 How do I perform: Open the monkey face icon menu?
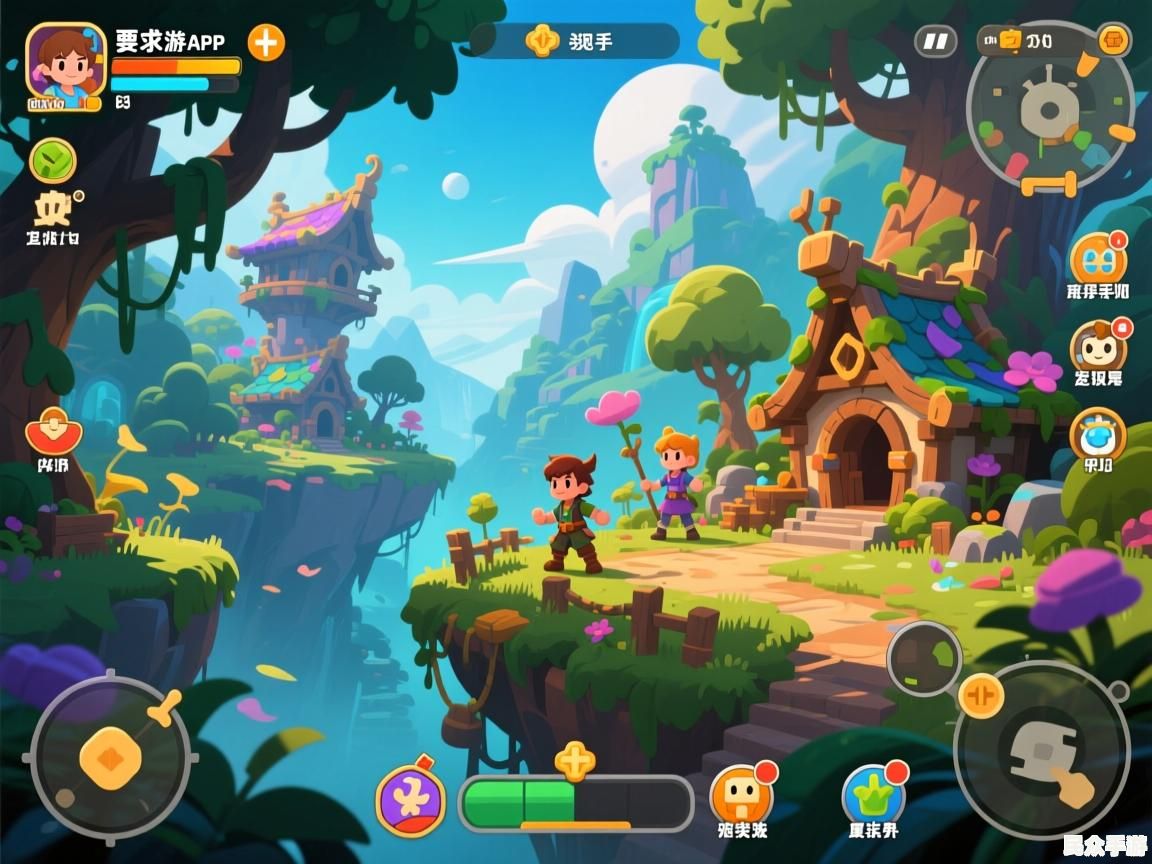[1098, 347]
